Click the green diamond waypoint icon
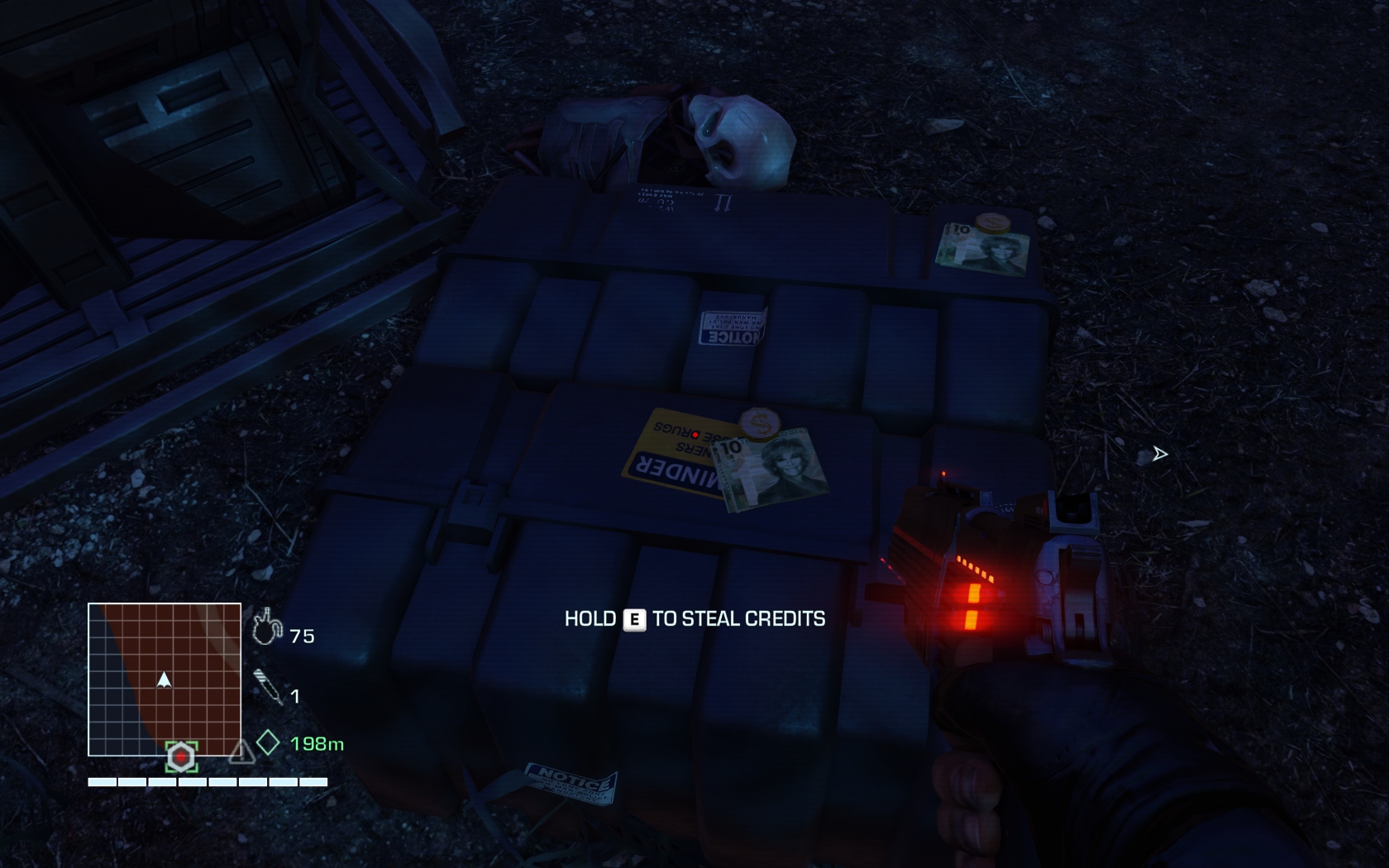The image size is (1389, 868). (x=268, y=742)
